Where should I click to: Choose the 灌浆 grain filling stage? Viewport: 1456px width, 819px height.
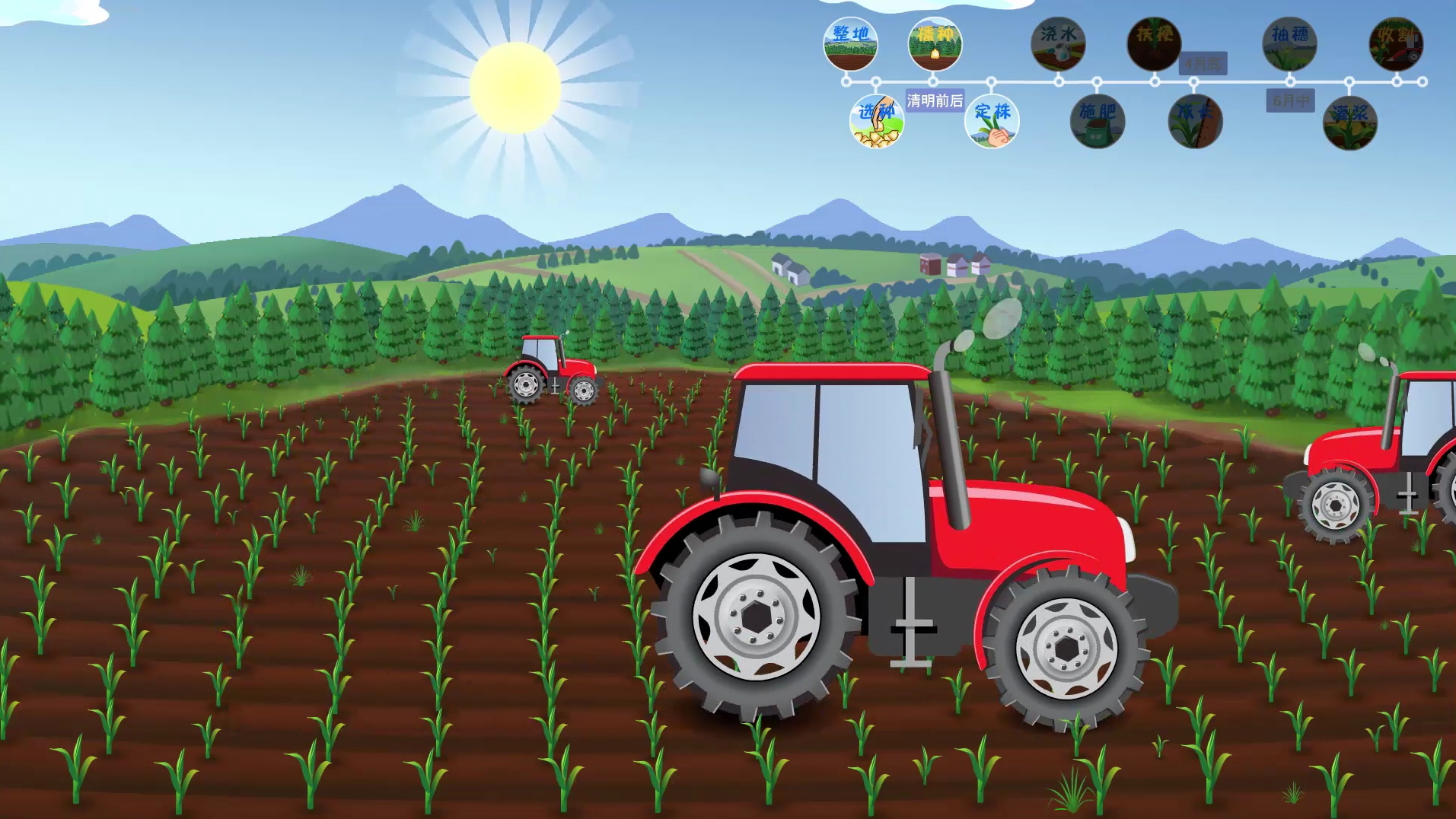(x=1349, y=123)
